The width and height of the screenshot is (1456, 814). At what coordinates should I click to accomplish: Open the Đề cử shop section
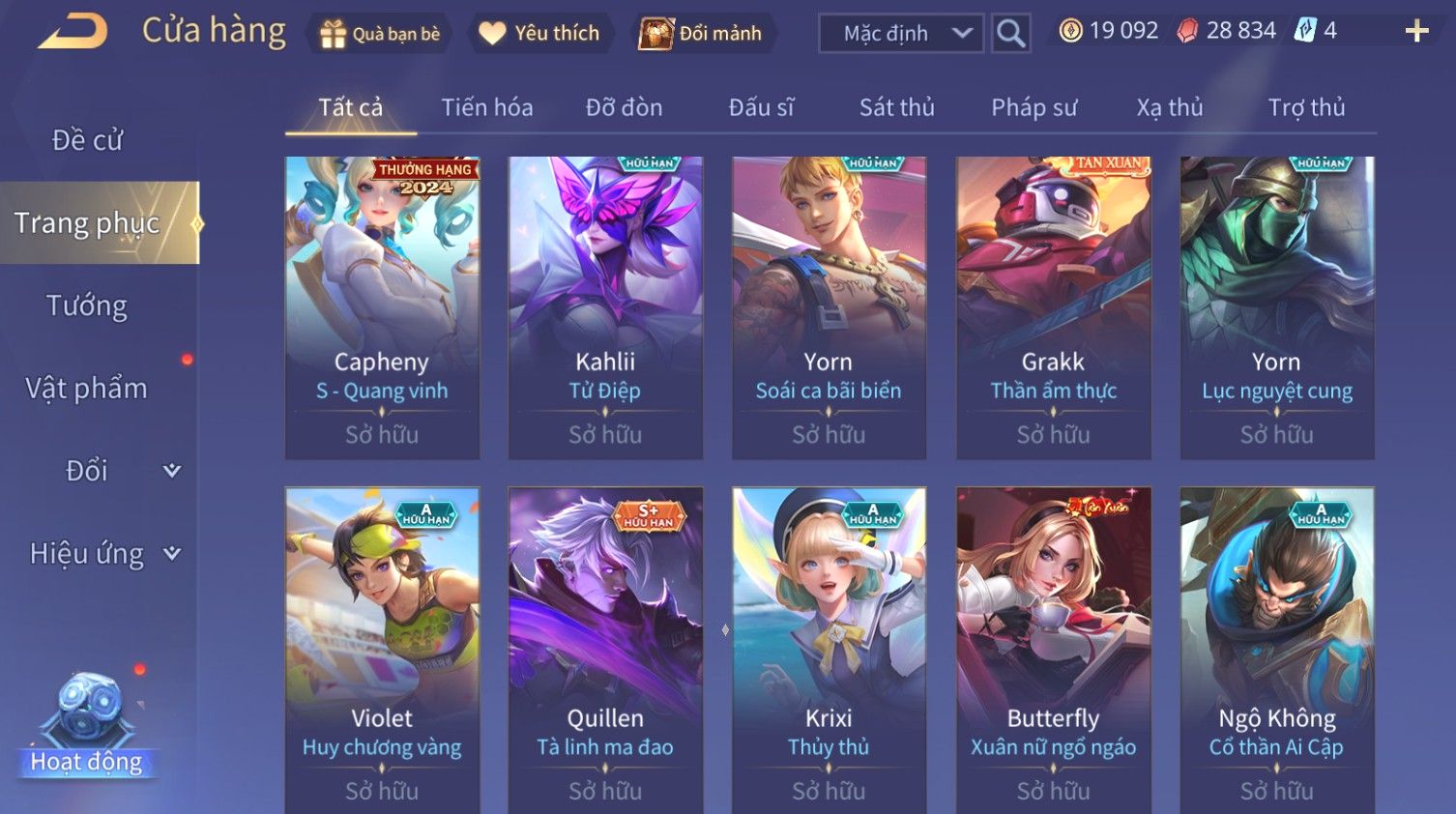click(x=87, y=140)
